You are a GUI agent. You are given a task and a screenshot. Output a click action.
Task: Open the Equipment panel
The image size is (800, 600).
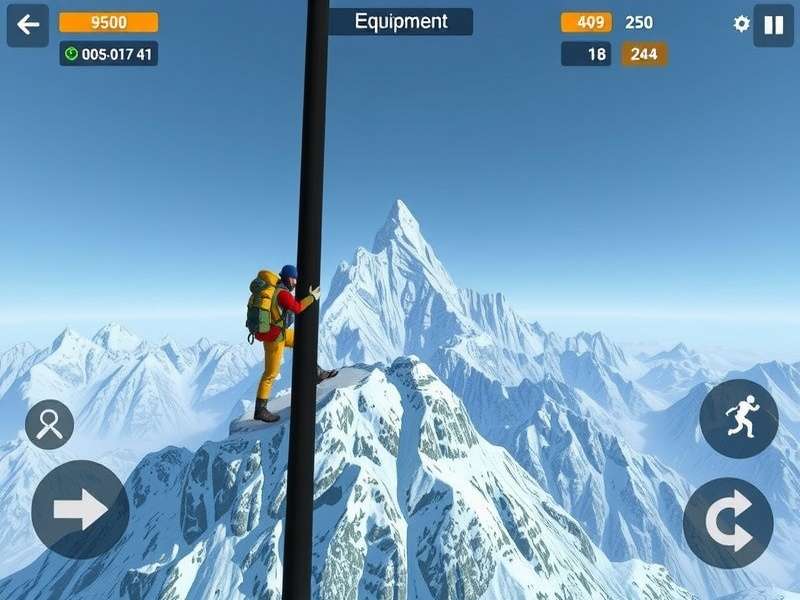point(400,22)
